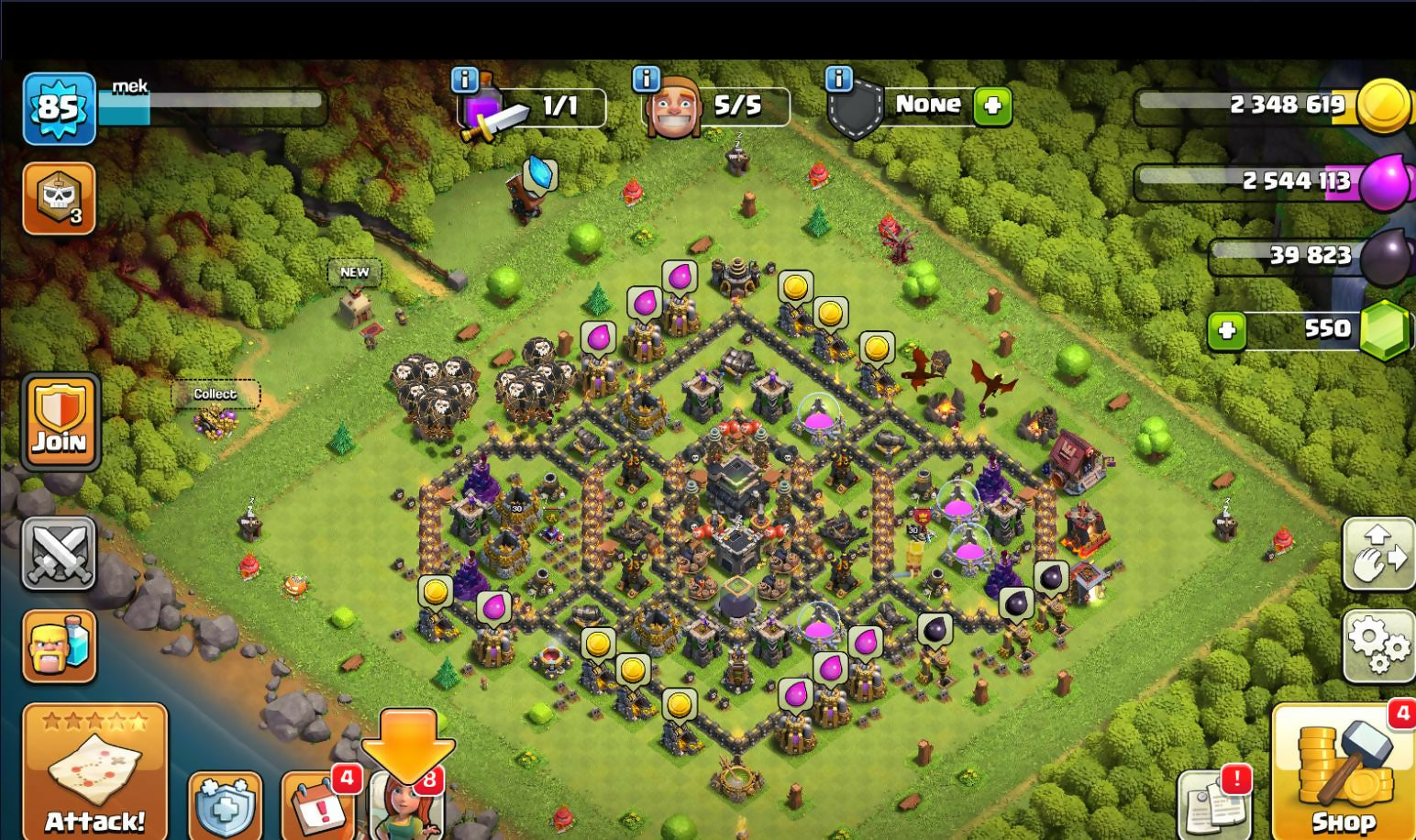Viewport: 1416px width, 840px height.
Task: Tap the Attack! map button
Action: [x=94, y=771]
